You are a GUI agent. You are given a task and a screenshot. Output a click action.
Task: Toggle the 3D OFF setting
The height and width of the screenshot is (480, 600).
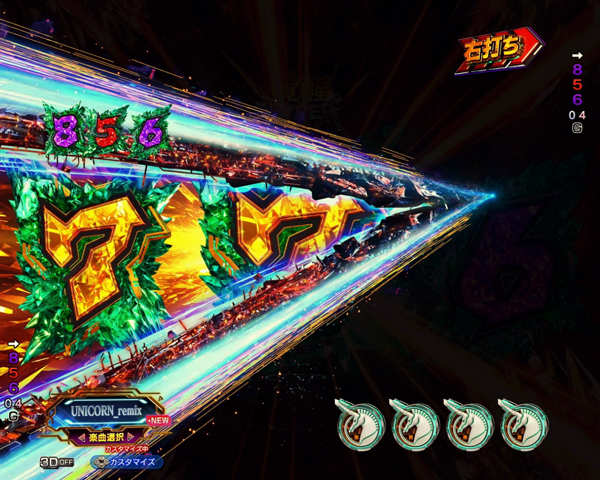(56, 462)
